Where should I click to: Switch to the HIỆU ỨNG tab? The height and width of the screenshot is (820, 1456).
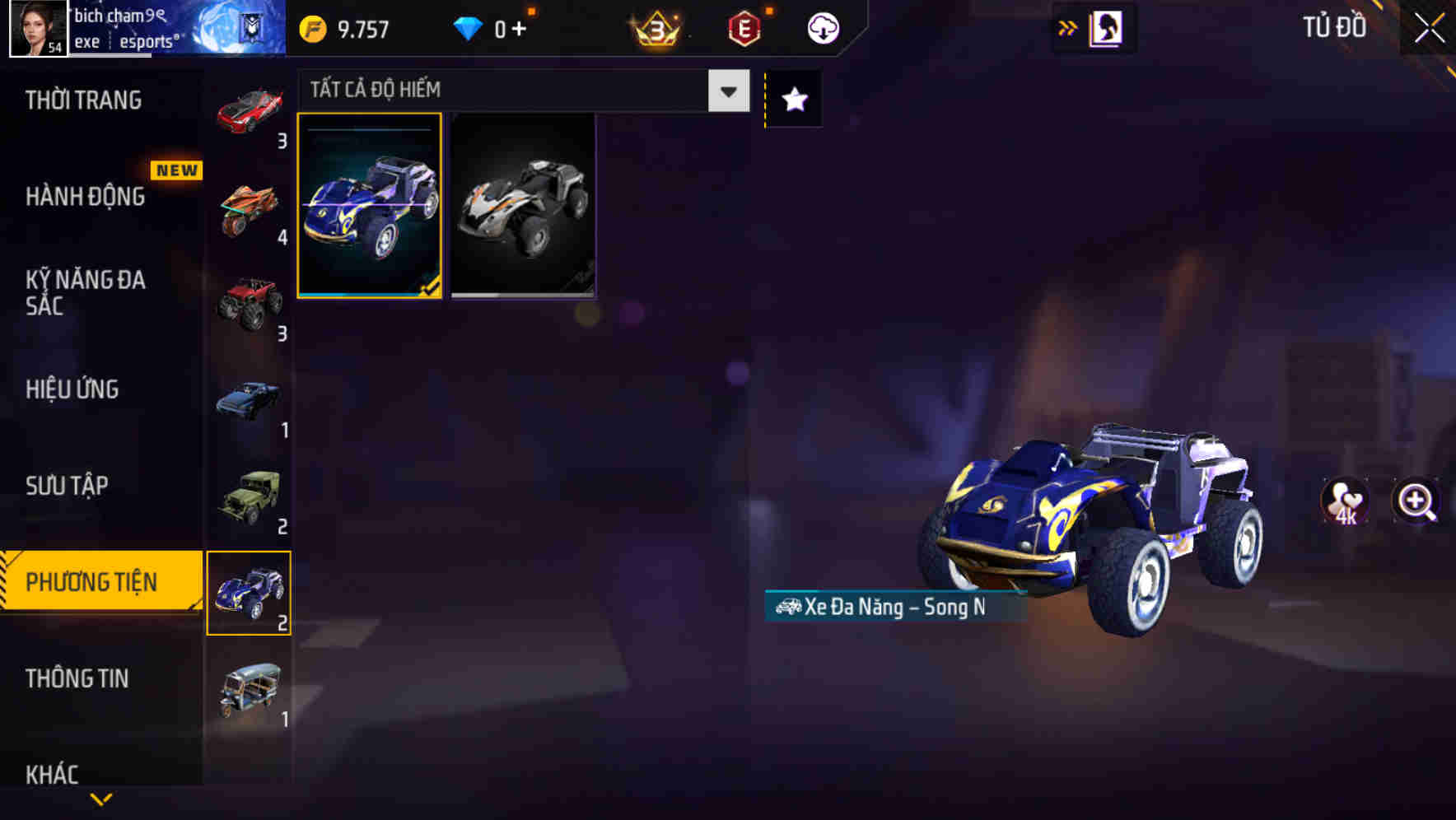pyautogui.click(x=74, y=389)
